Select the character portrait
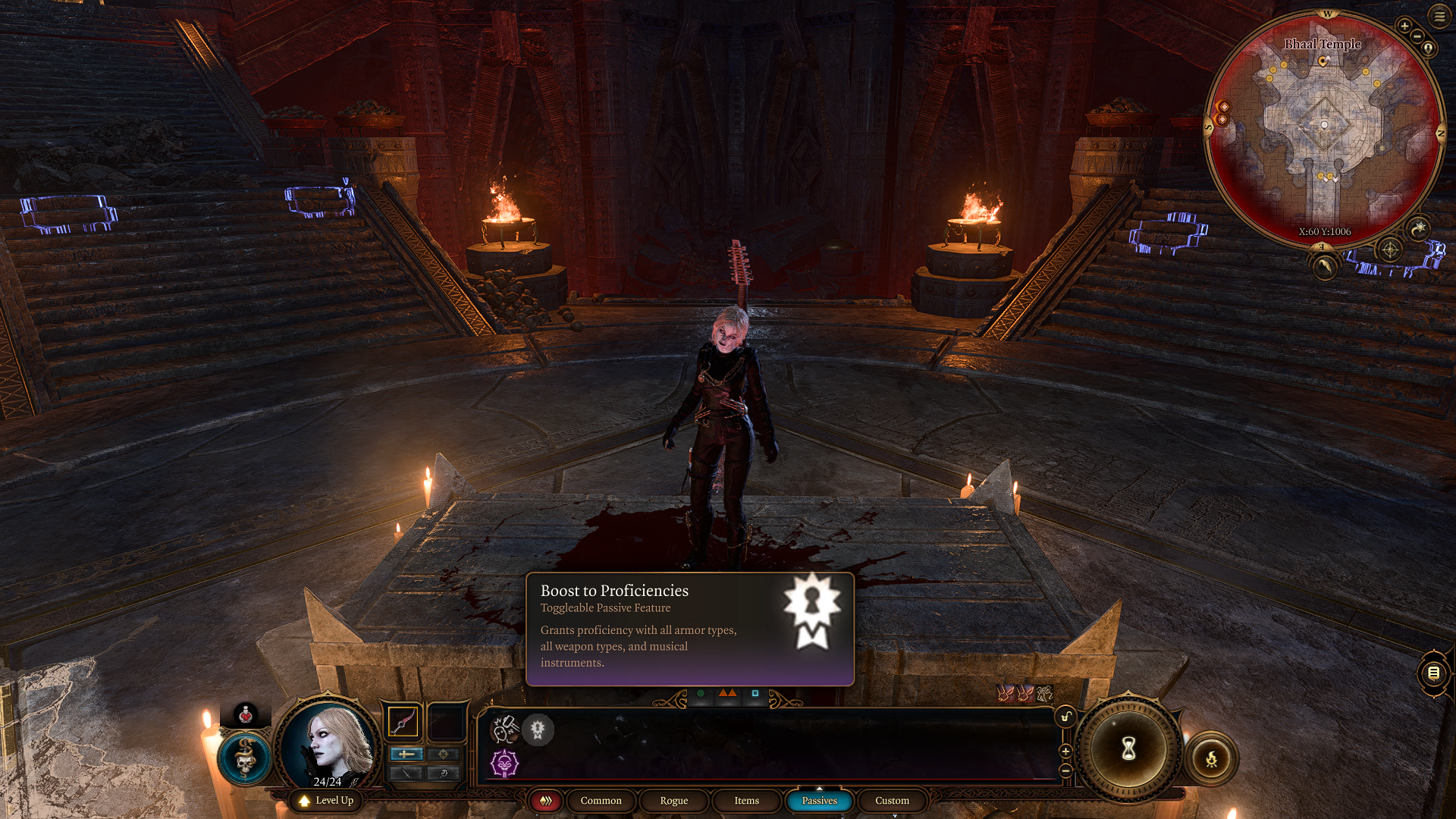The width and height of the screenshot is (1456, 819). (x=328, y=745)
